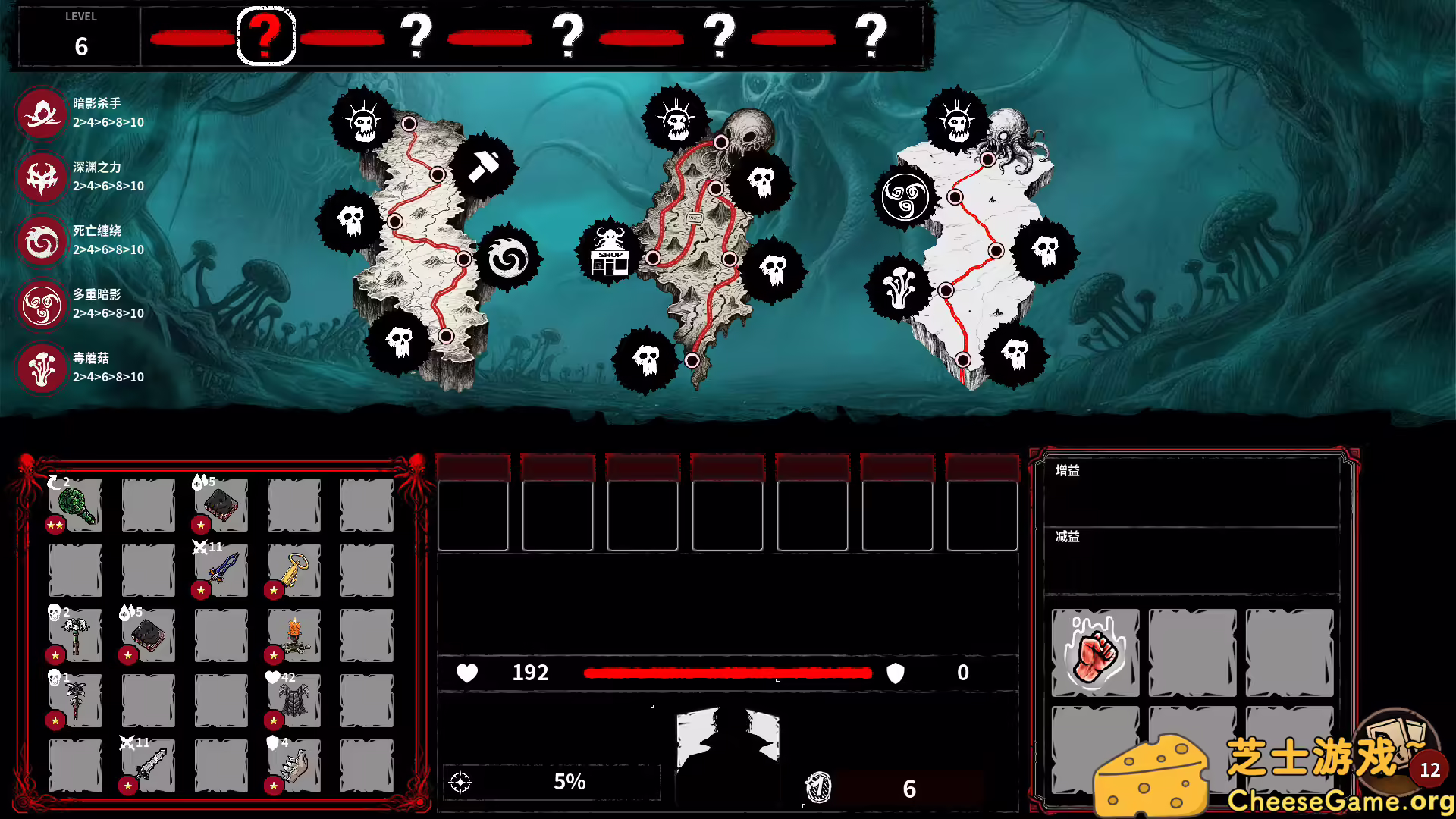The image size is (1456, 819).
Task: Select the 深渊之力 enemy icon in the sidebar
Action: [42, 177]
